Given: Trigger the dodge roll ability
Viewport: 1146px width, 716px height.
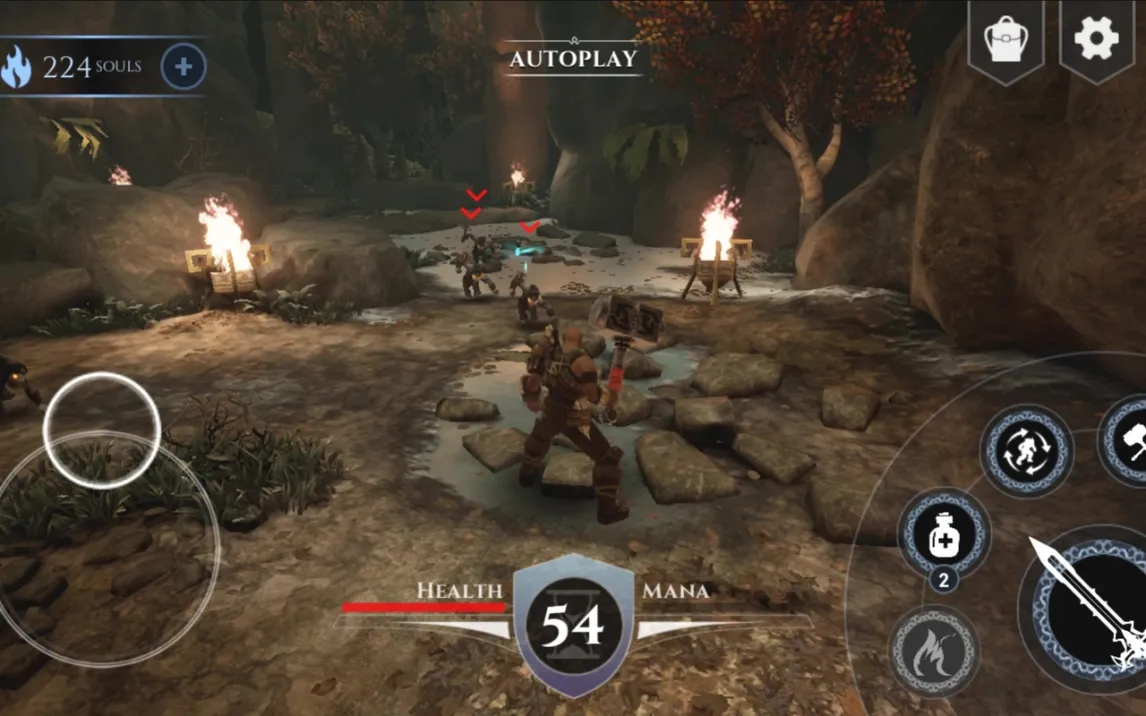Looking at the screenshot, I should click(1026, 452).
